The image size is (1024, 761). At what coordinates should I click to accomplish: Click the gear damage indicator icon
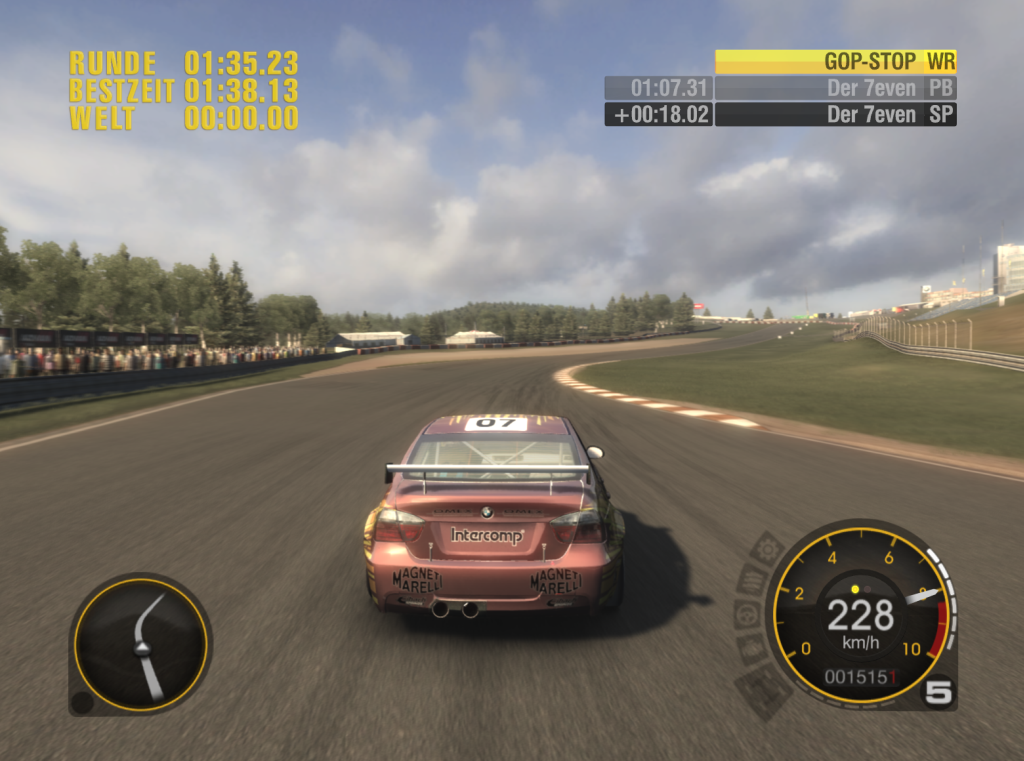point(767,548)
